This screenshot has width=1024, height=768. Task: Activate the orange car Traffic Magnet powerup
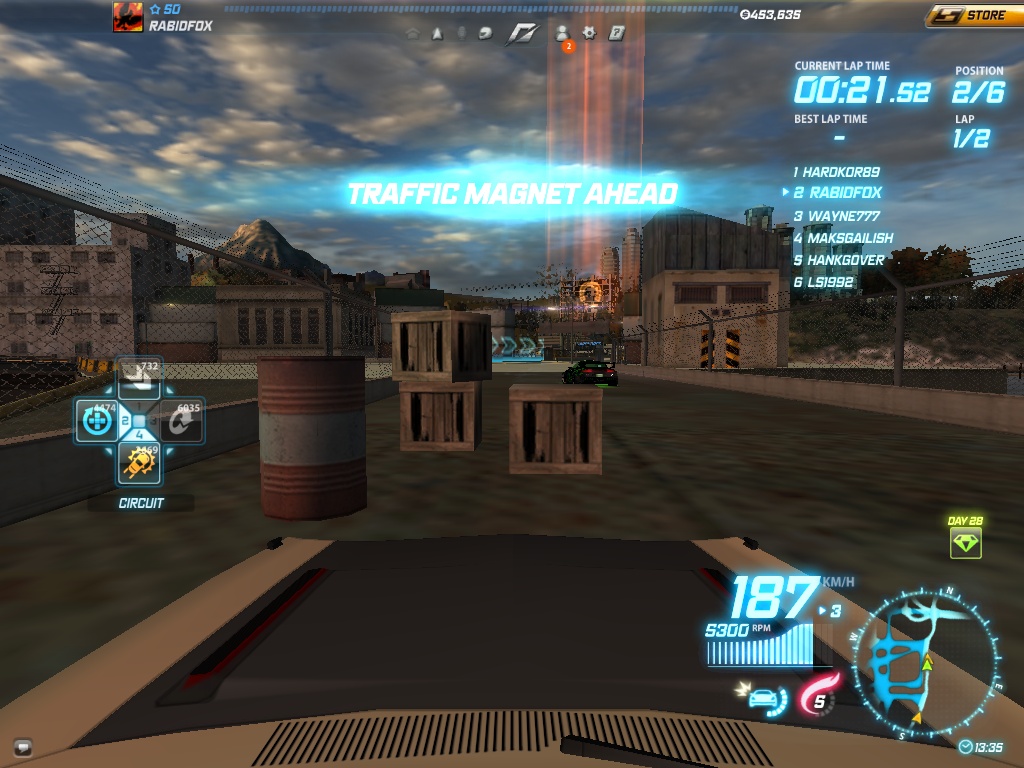click(139, 462)
